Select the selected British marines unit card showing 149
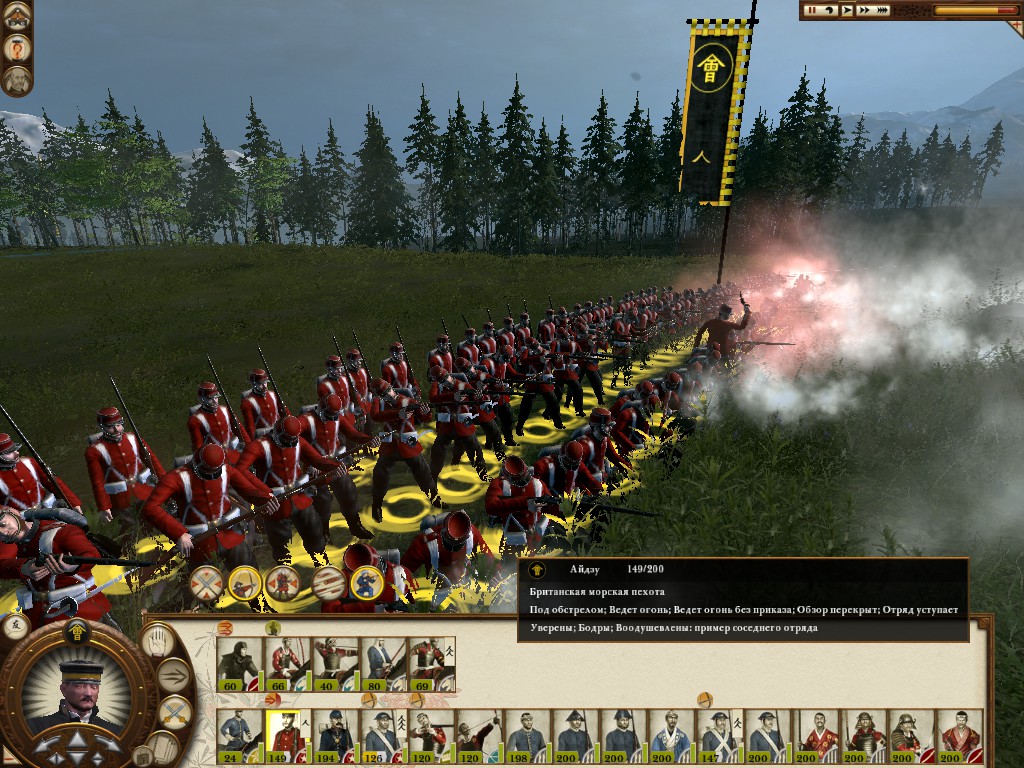This screenshot has width=1024, height=768. click(287, 735)
